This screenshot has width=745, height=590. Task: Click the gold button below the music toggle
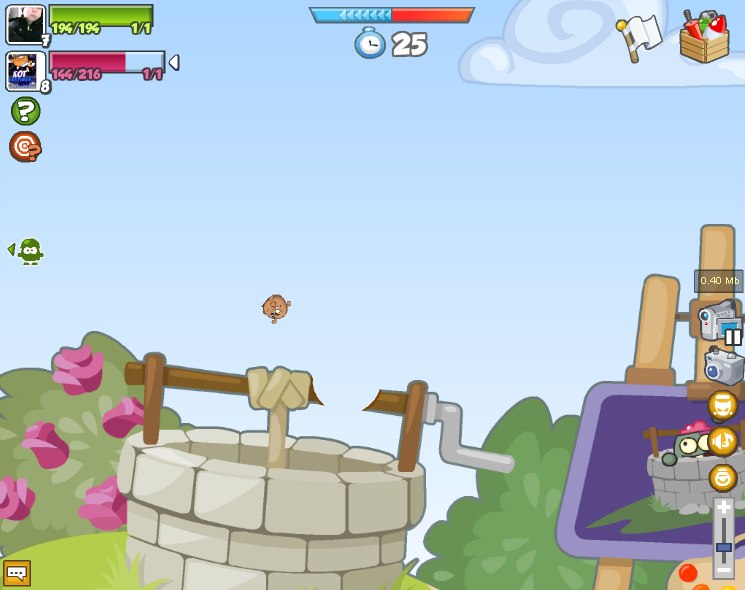[723, 477]
